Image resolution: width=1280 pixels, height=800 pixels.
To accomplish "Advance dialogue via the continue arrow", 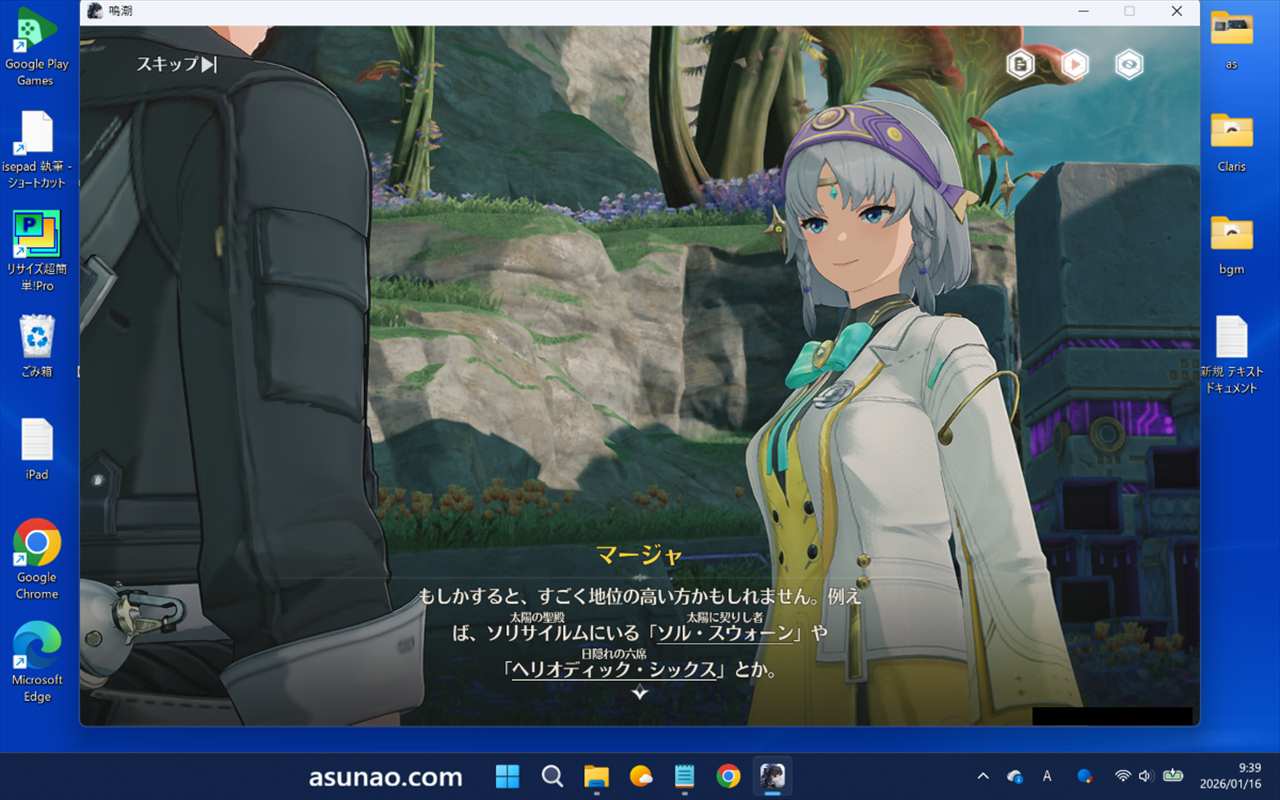I will coord(640,693).
